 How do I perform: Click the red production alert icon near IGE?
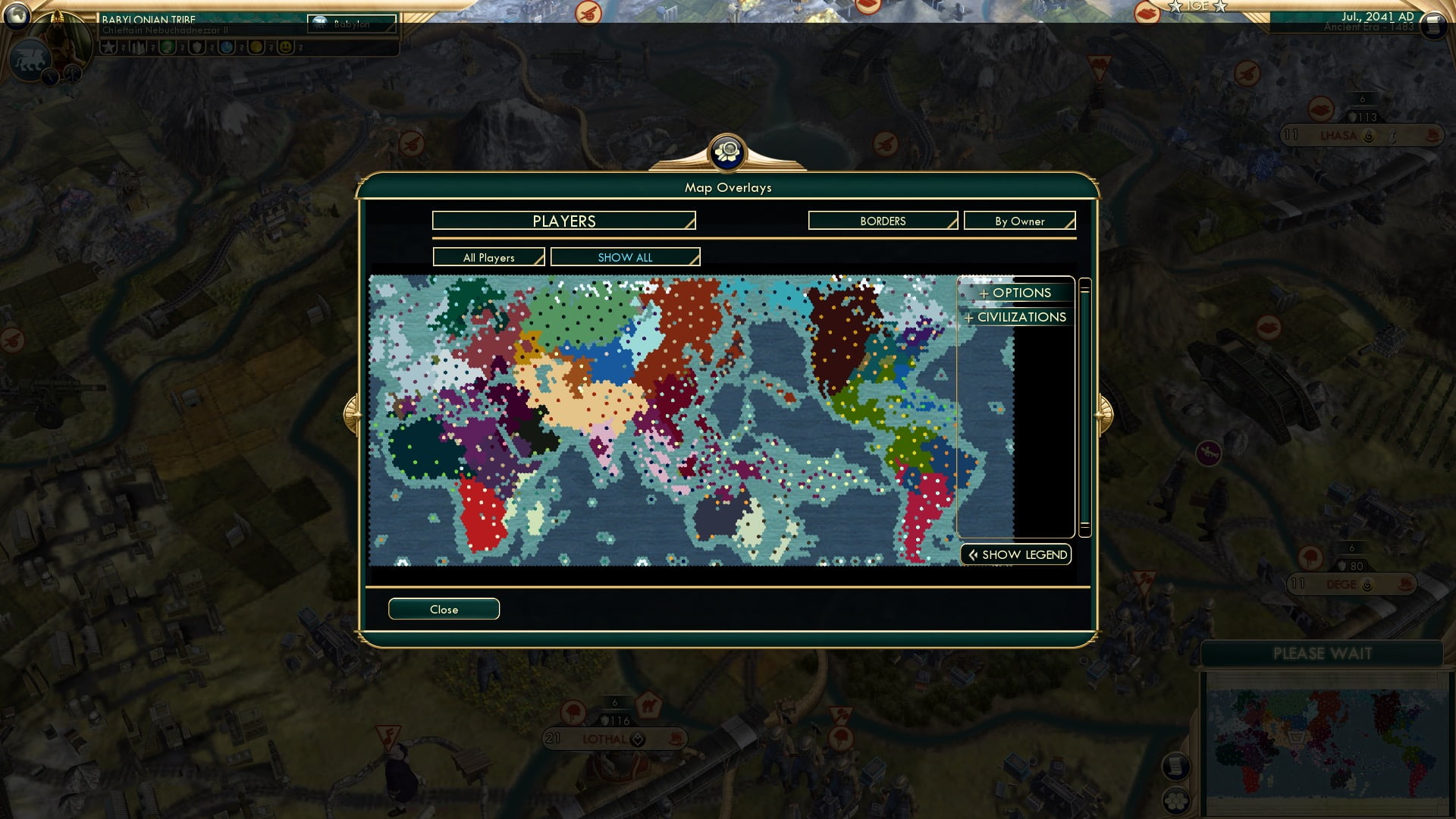pos(1147,14)
